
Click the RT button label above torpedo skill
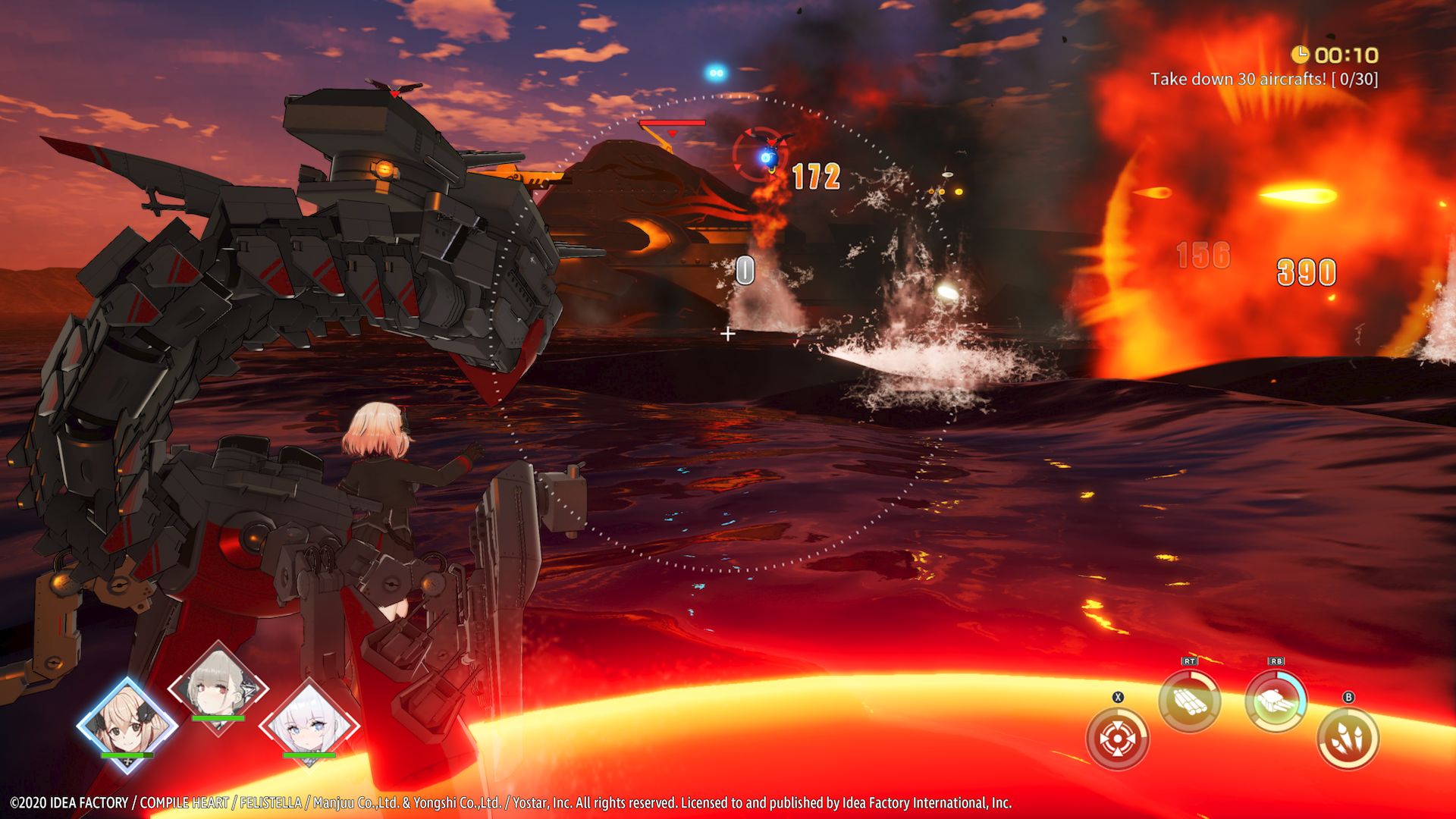coord(1188,661)
